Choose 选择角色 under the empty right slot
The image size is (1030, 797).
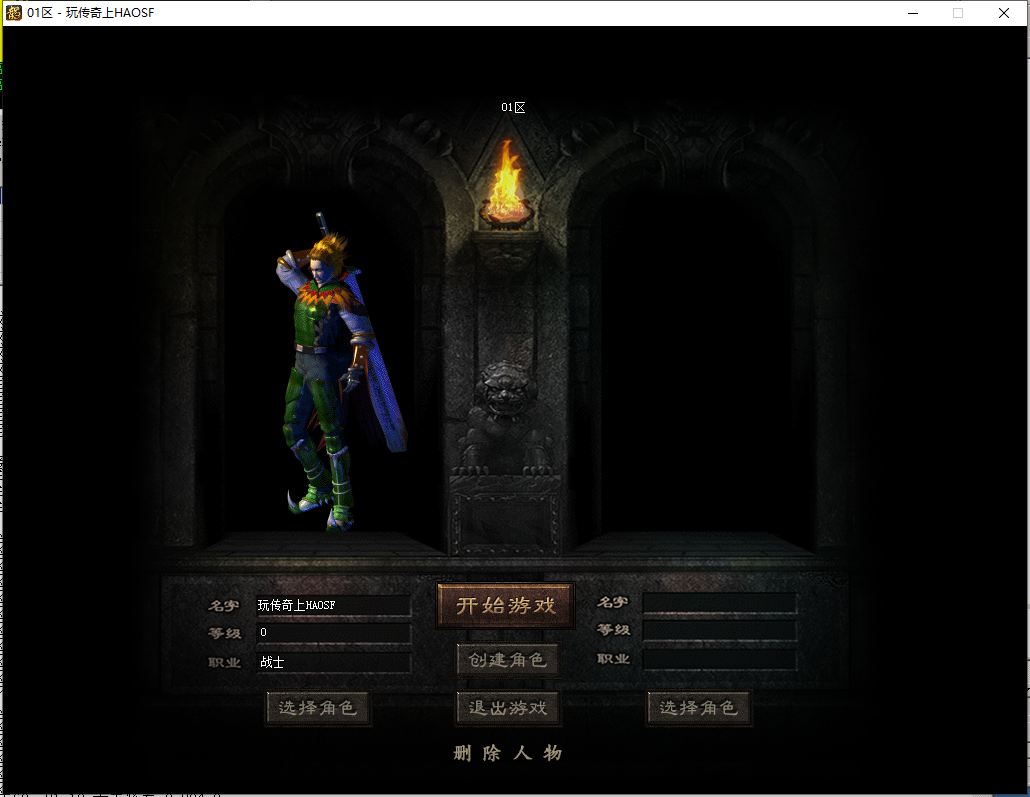[x=698, y=708]
